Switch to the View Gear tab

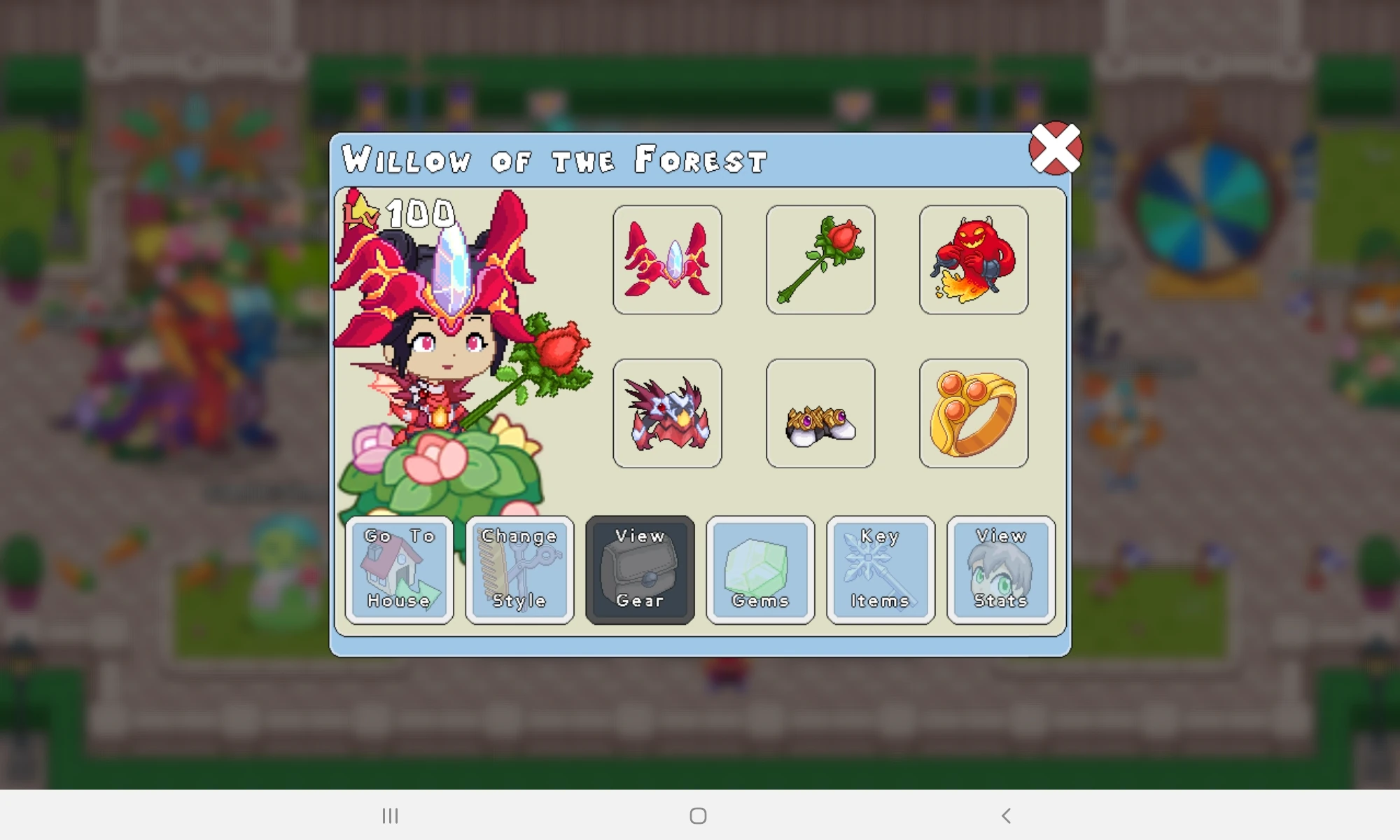[640, 569]
